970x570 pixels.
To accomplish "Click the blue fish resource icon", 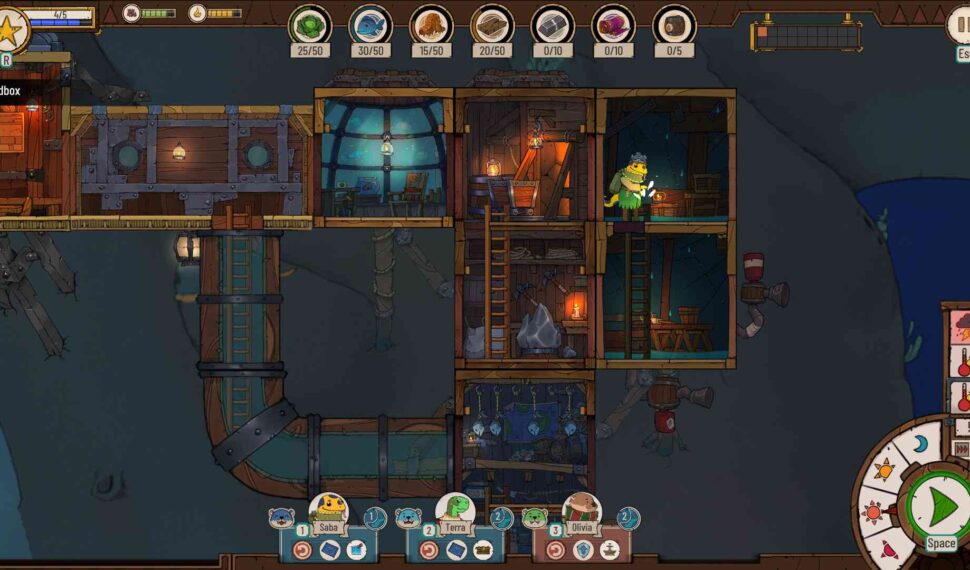I will 370,24.
